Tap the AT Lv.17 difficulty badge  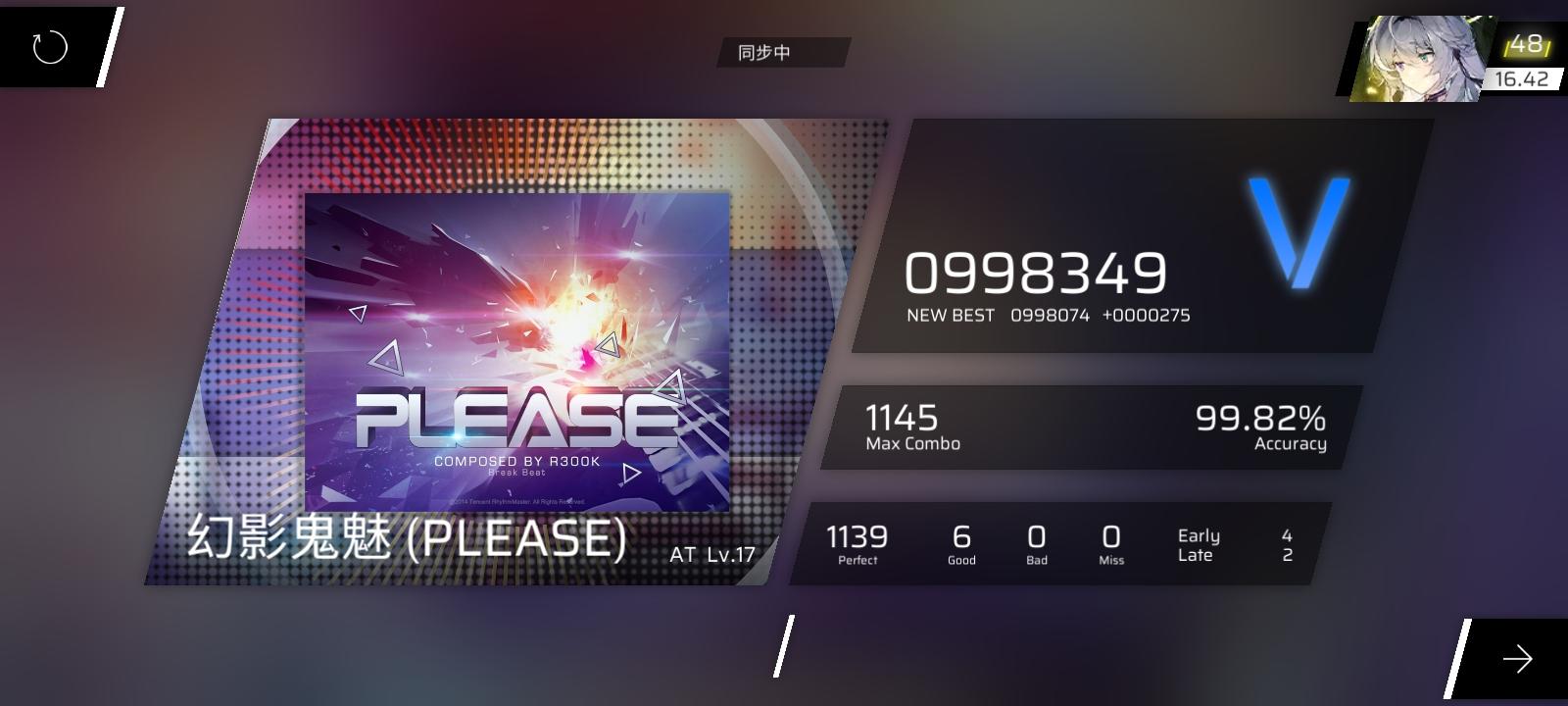coord(710,552)
